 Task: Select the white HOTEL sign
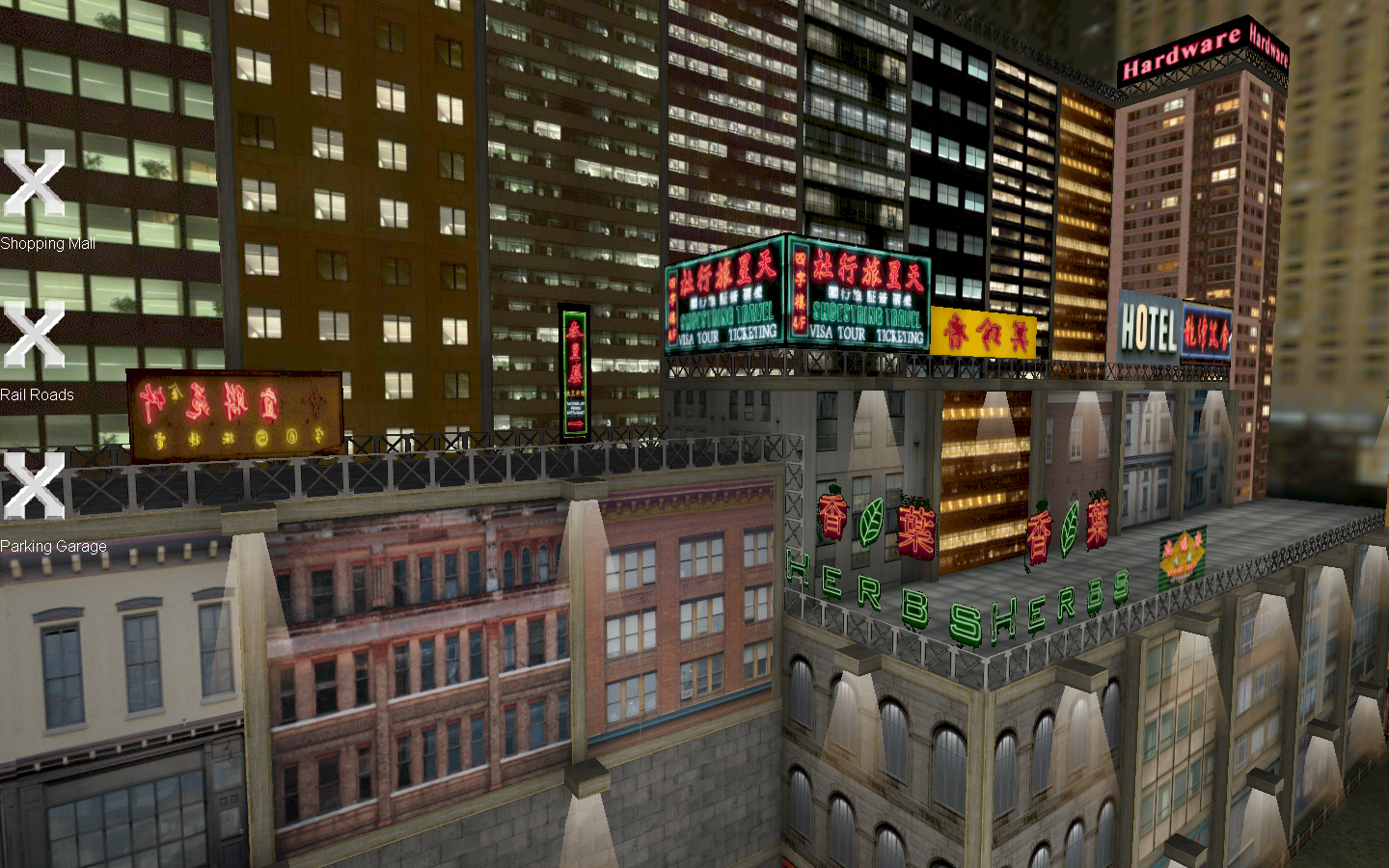[x=1148, y=325]
